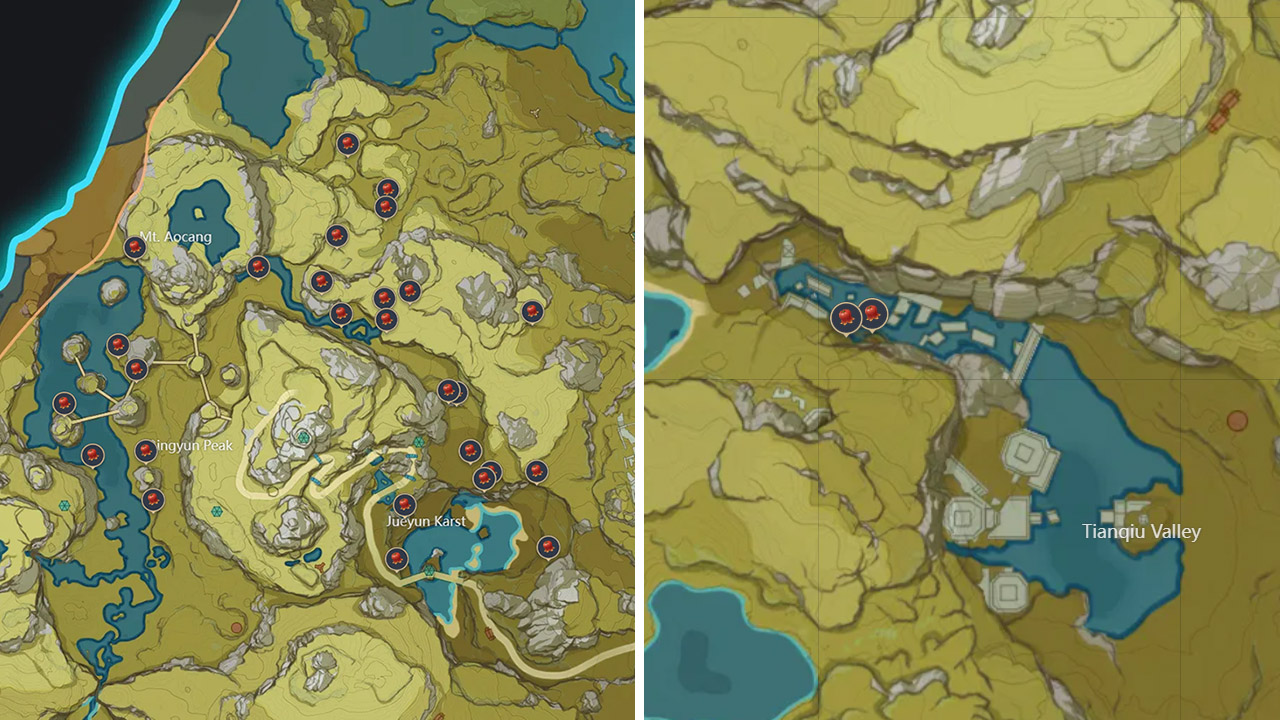Screen dimensions: 1280x720
Task: Select the bottommost chili marker below Qingyun Peak
Action: click(152, 497)
